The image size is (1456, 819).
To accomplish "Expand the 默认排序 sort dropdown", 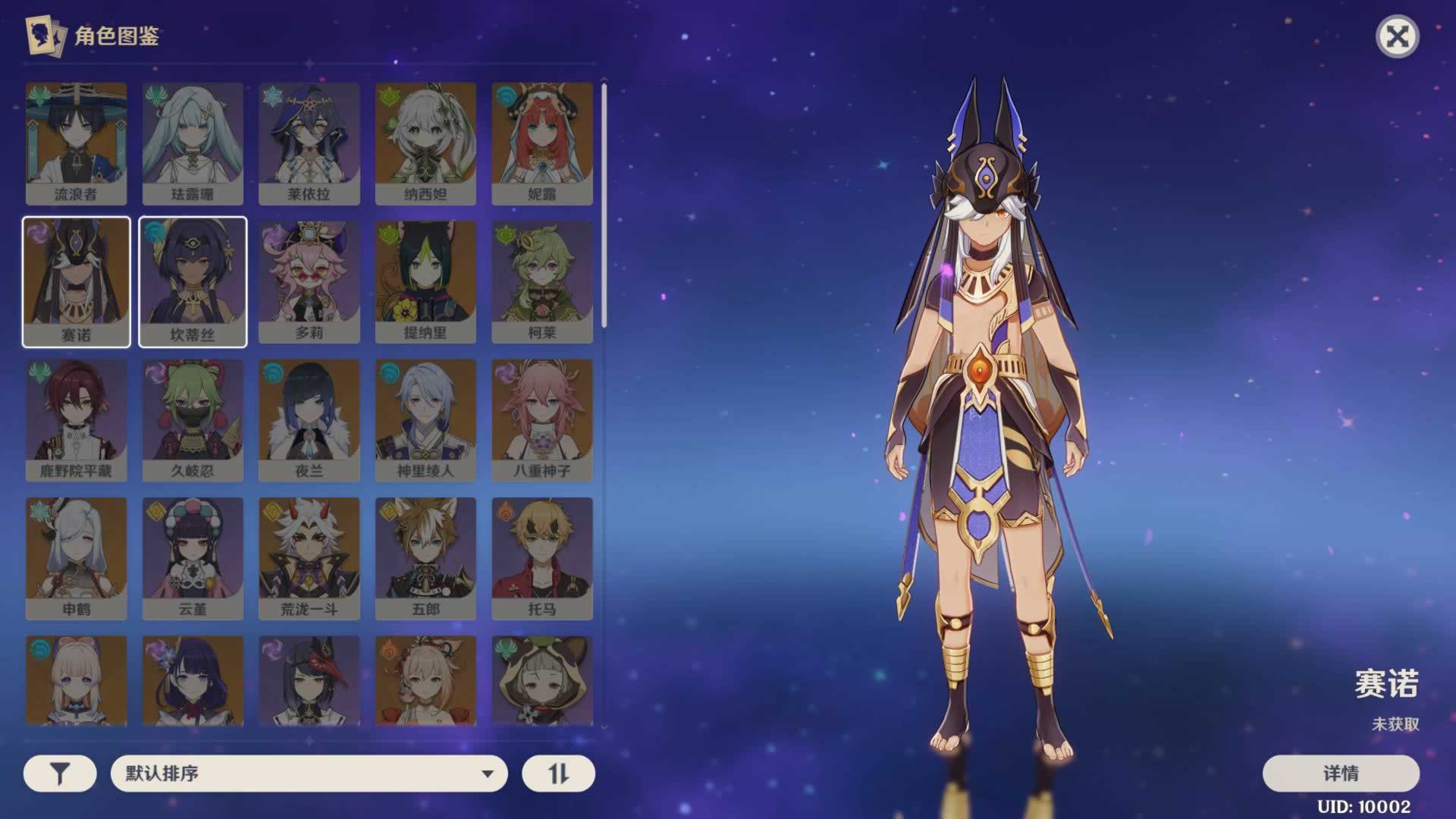I will tap(309, 773).
